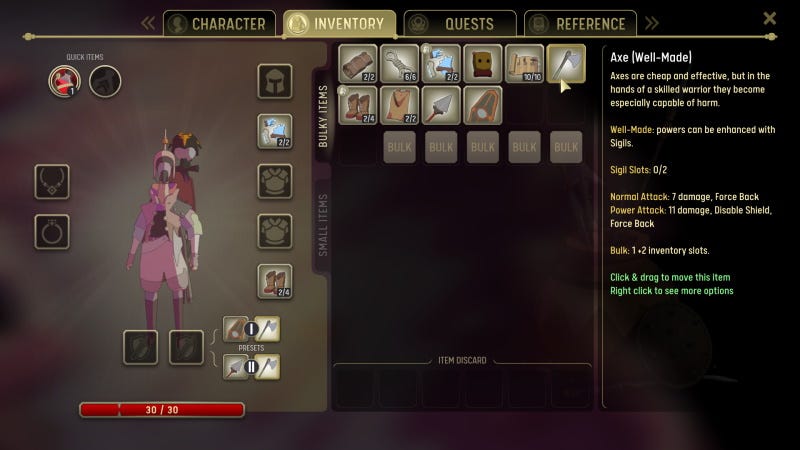Click the spear item in inventory
Screen dimensions: 800x450
[x=441, y=104]
